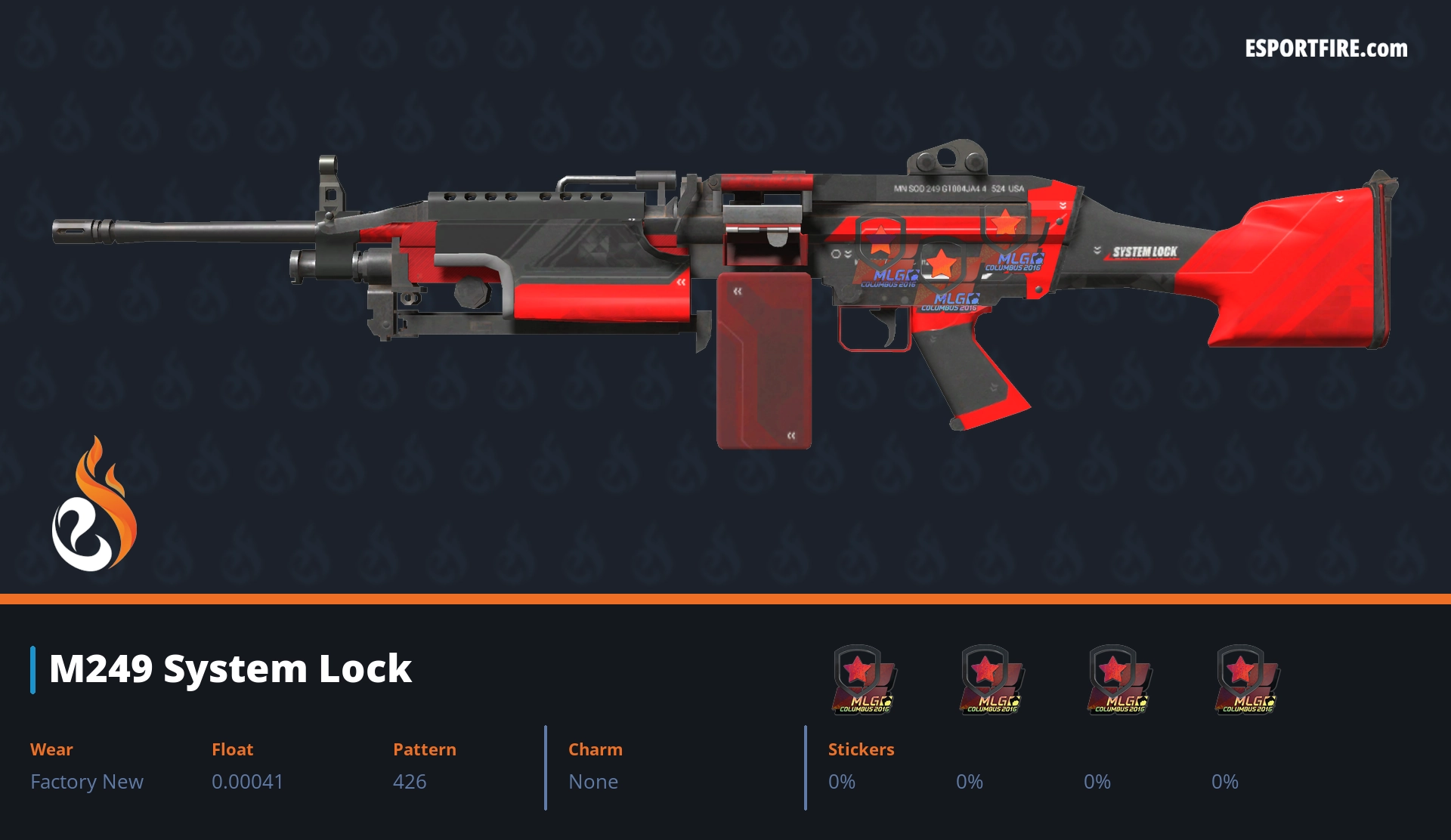
Task: Click the orange flame logo
Action: click(x=94, y=505)
